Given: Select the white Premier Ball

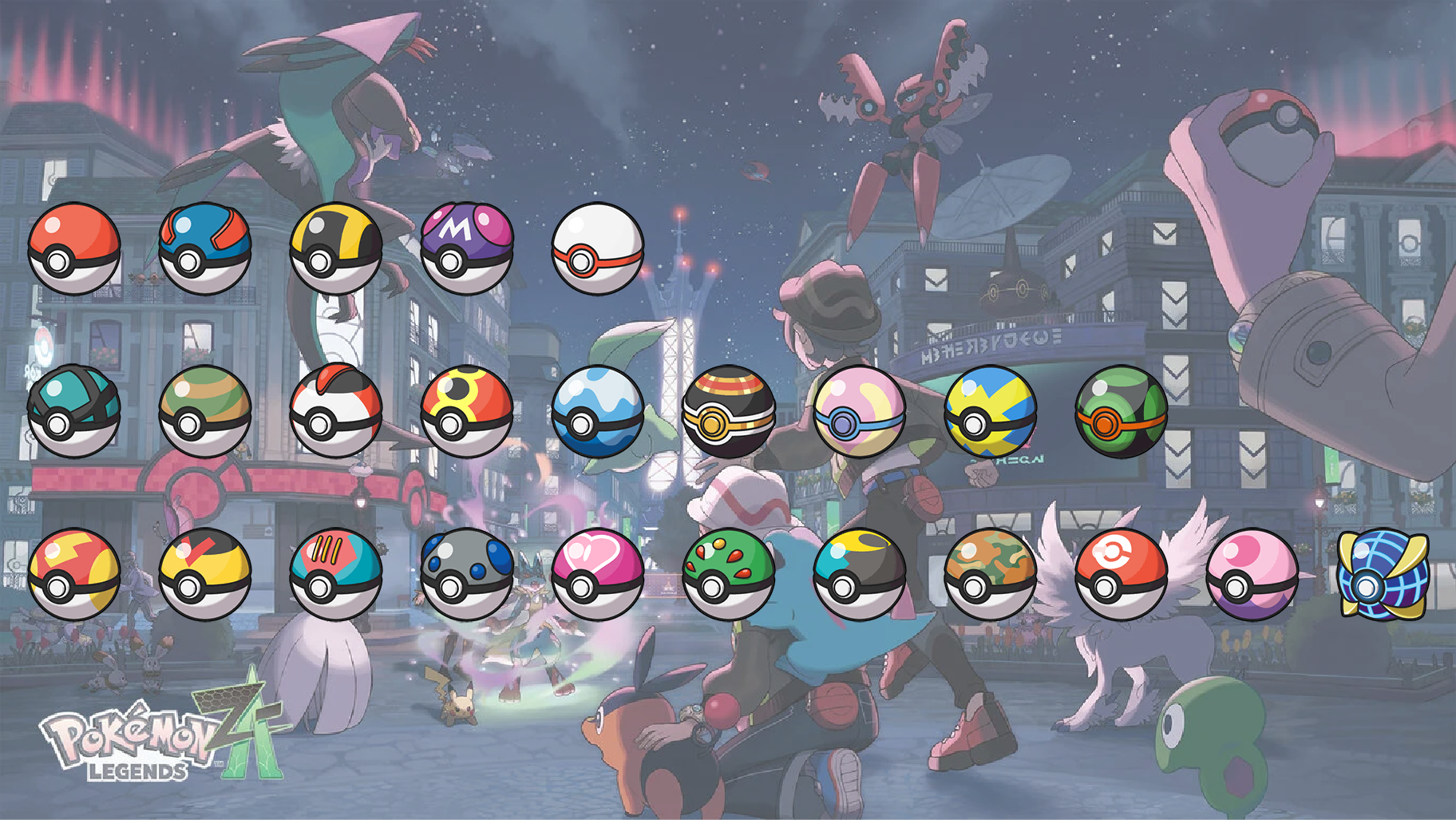Looking at the screenshot, I should (598, 248).
